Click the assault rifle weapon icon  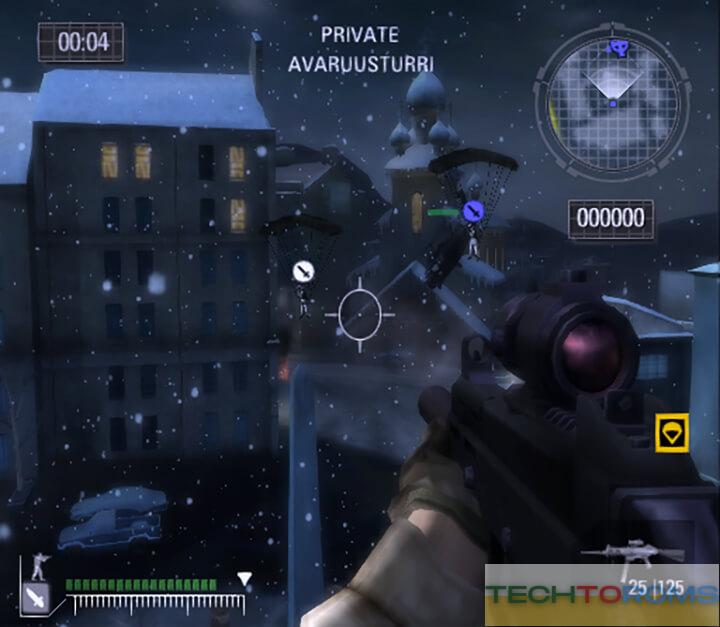(x=618, y=553)
